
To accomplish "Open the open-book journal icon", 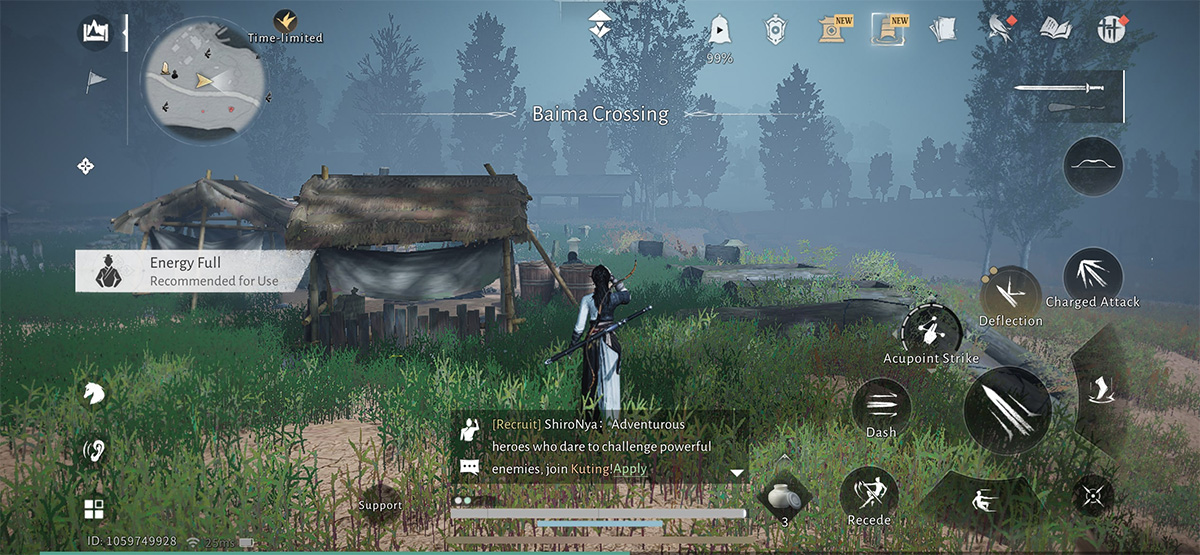I will click(x=1055, y=29).
